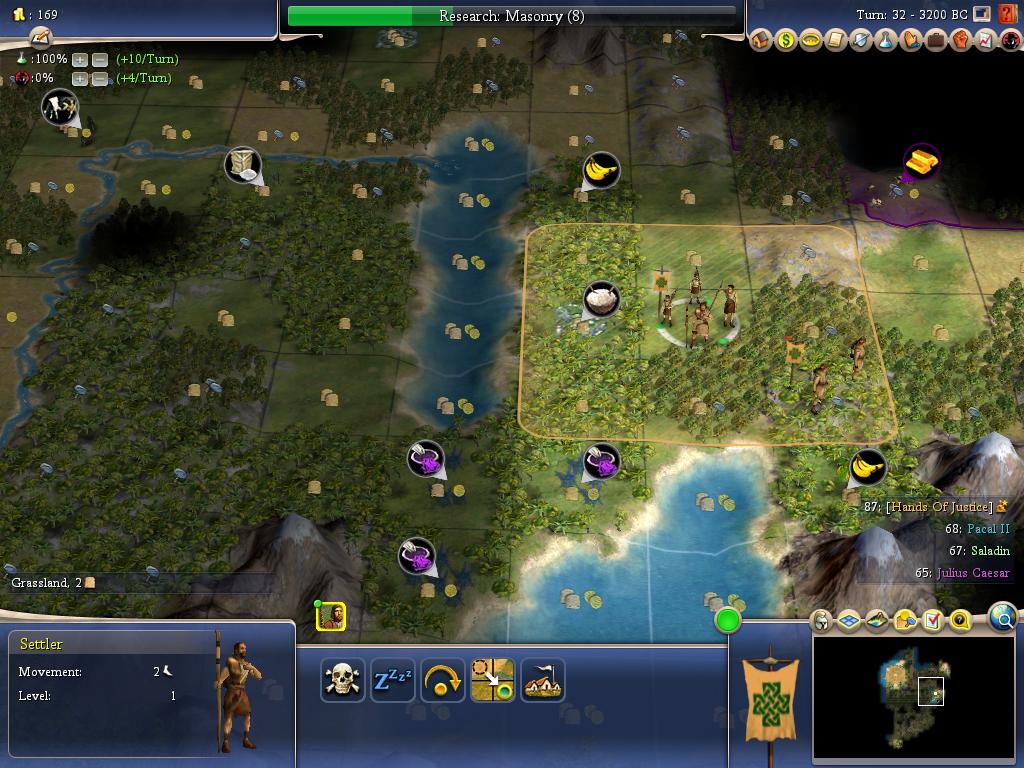Click the green end turn button

[x=728, y=621]
